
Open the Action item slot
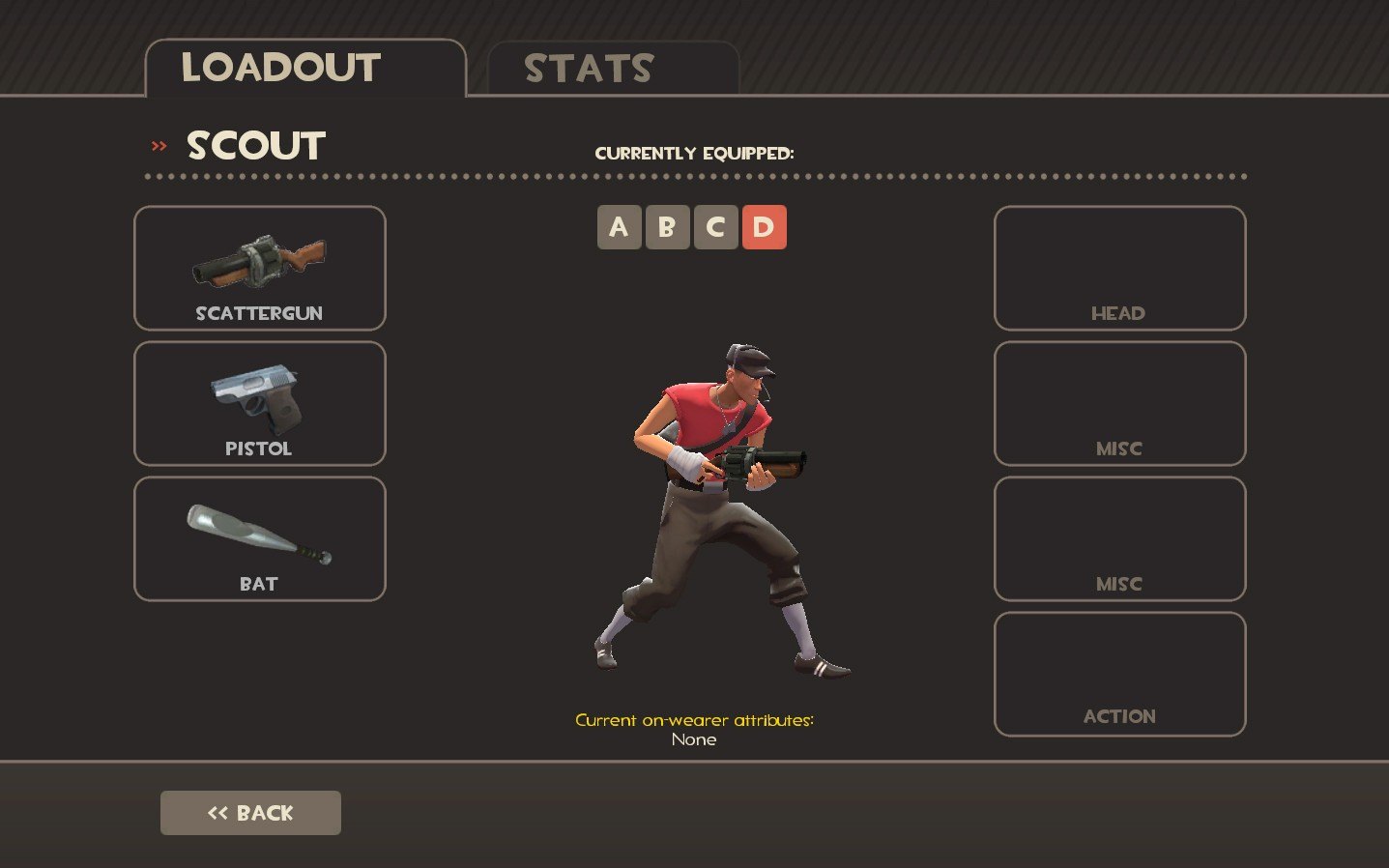[1119, 674]
